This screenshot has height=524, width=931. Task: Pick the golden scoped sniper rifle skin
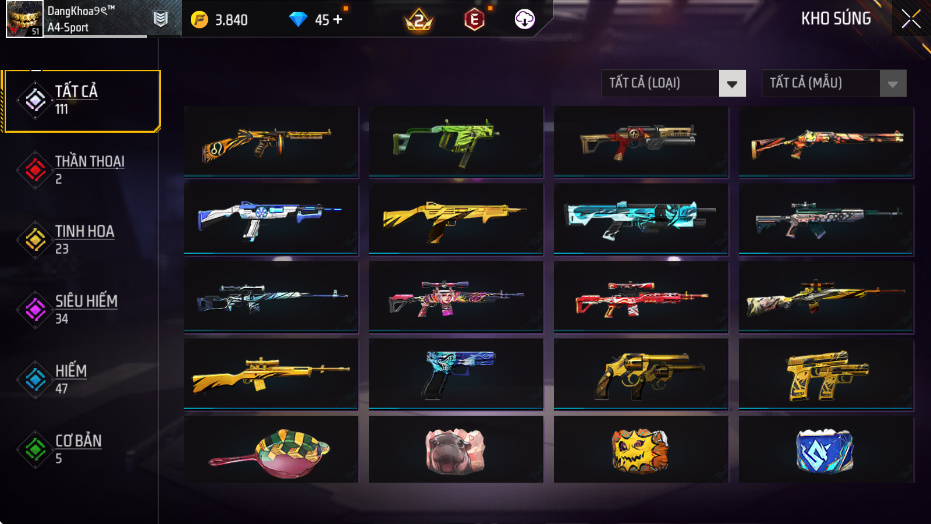[271, 373]
